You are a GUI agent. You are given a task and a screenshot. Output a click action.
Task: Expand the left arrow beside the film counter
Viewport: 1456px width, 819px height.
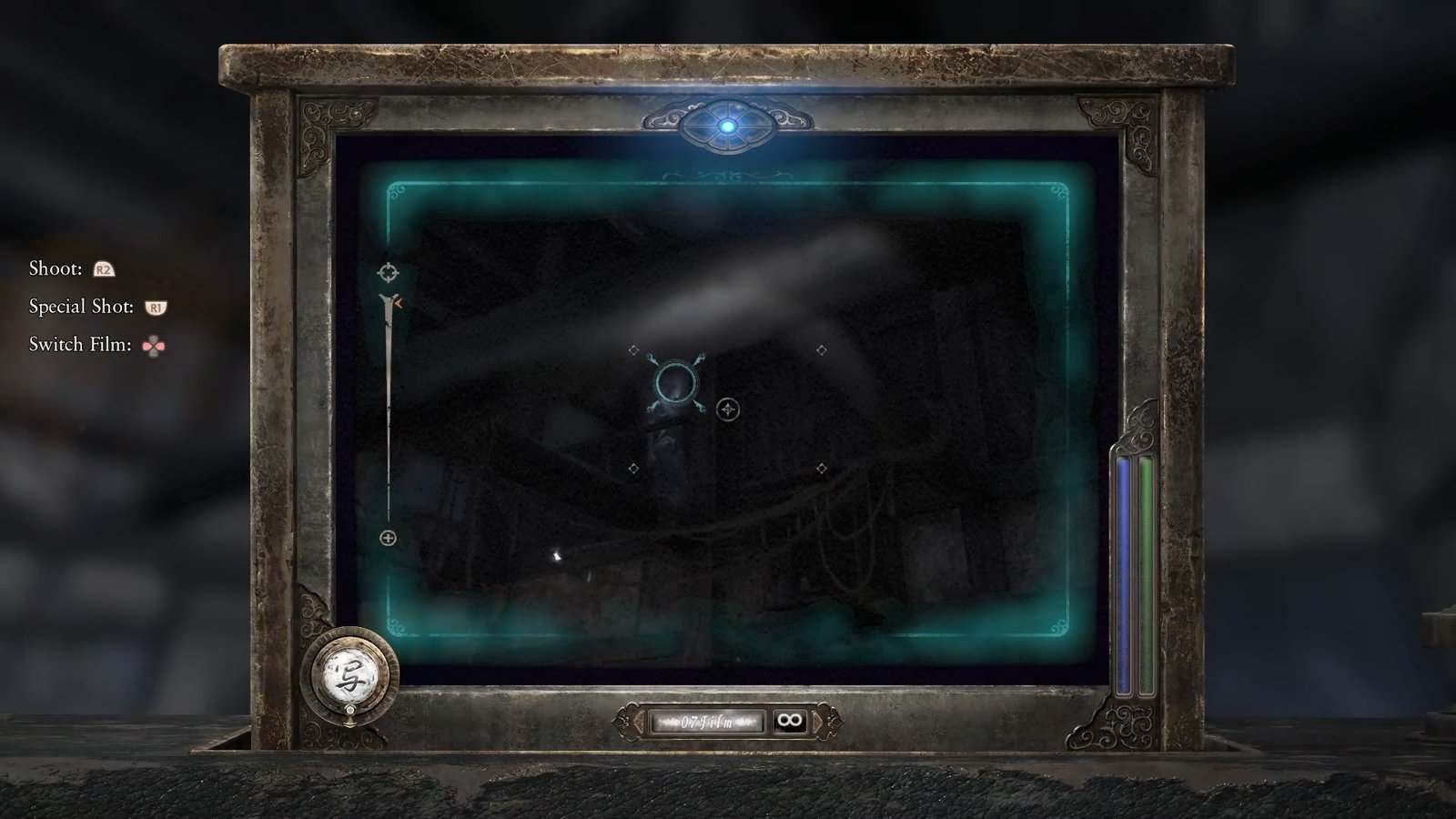[x=639, y=722]
